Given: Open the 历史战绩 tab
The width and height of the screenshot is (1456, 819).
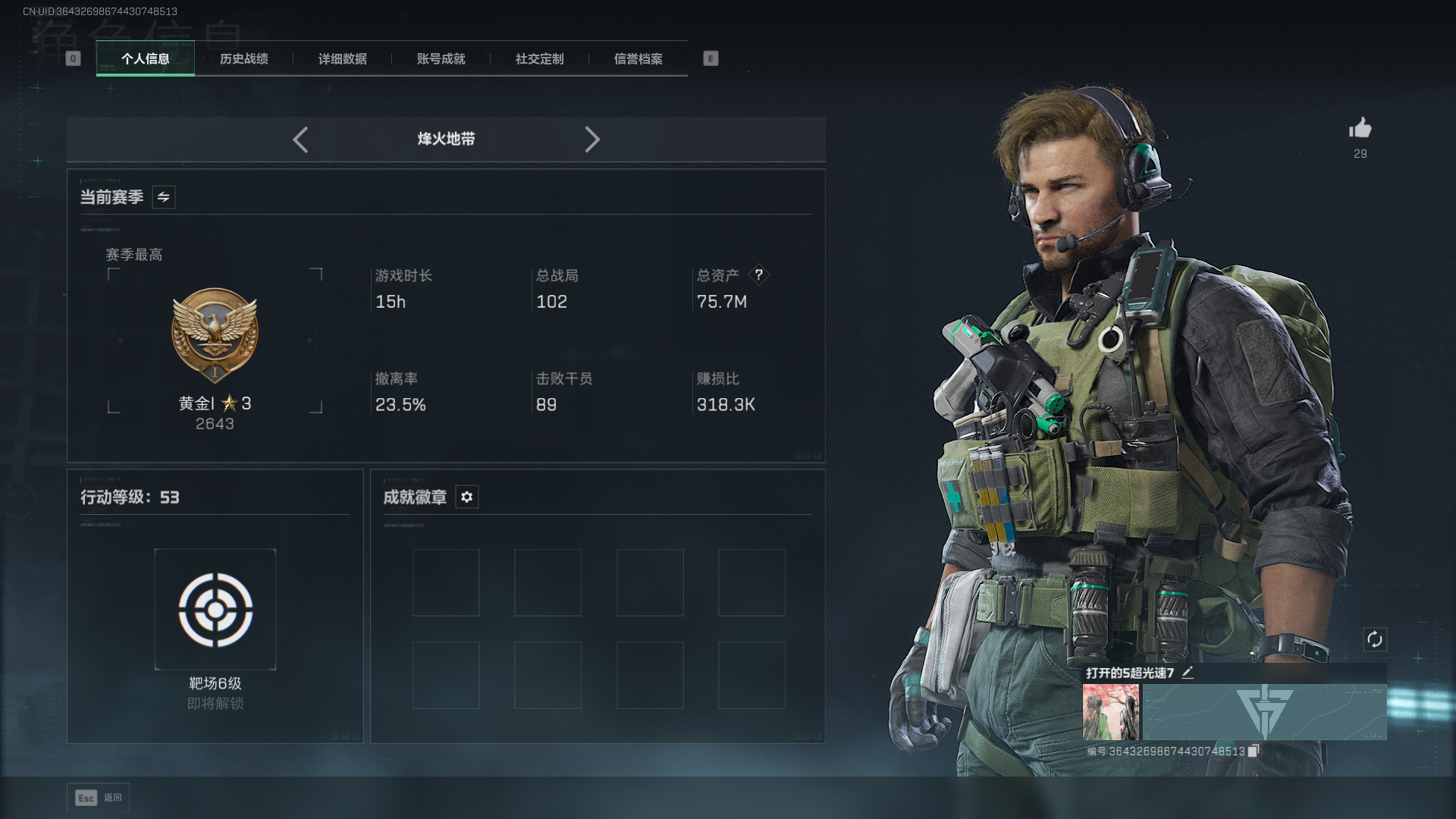Looking at the screenshot, I should (244, 58).
